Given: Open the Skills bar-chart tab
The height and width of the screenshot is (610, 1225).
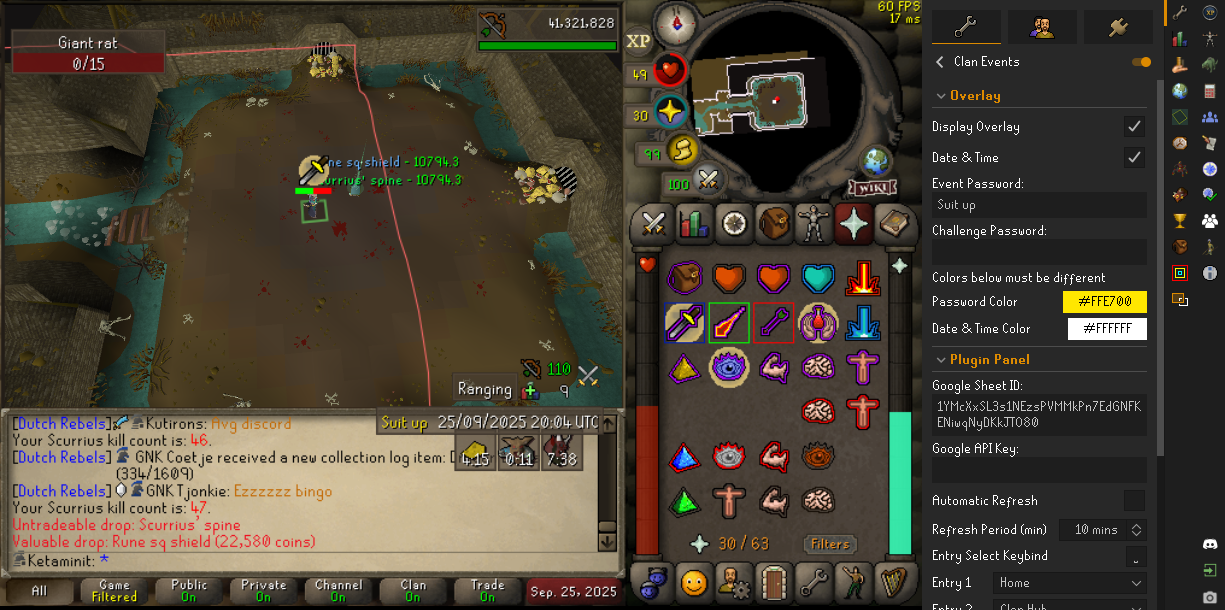Looking at the screenshot, I should coord(693,223).
